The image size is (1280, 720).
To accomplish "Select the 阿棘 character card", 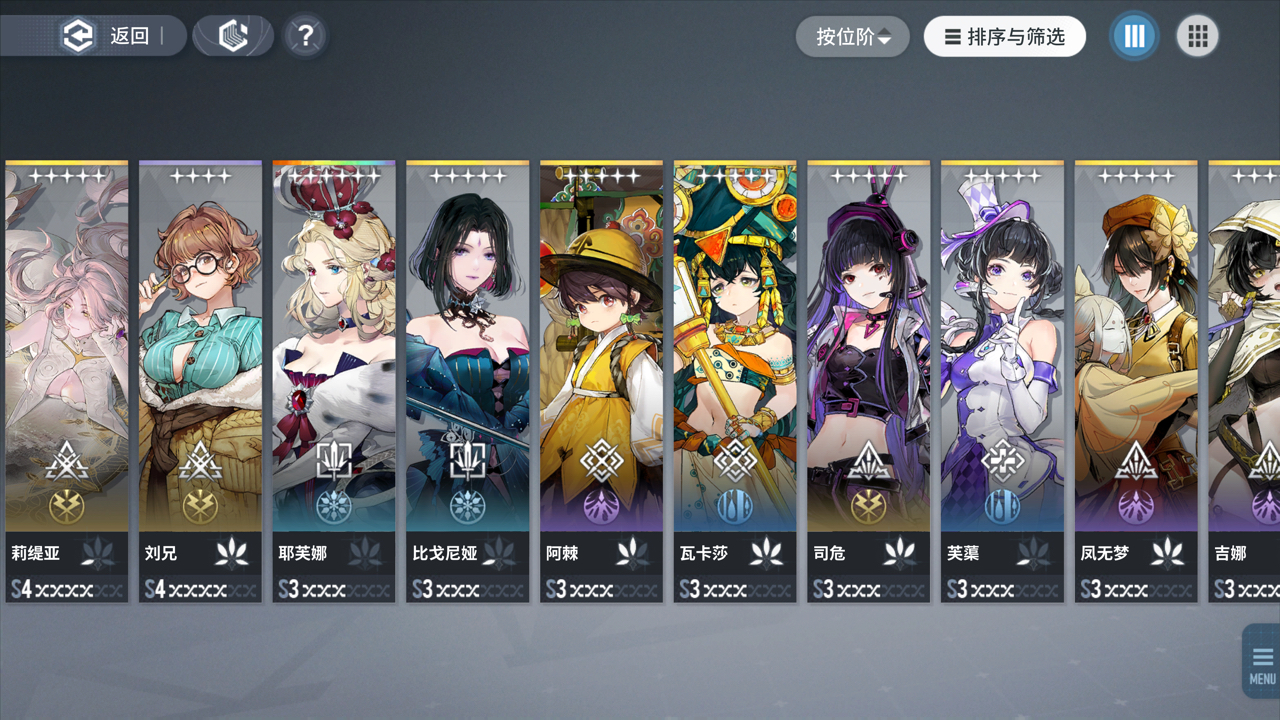I will pyautogui.click(x=601, y=380).
